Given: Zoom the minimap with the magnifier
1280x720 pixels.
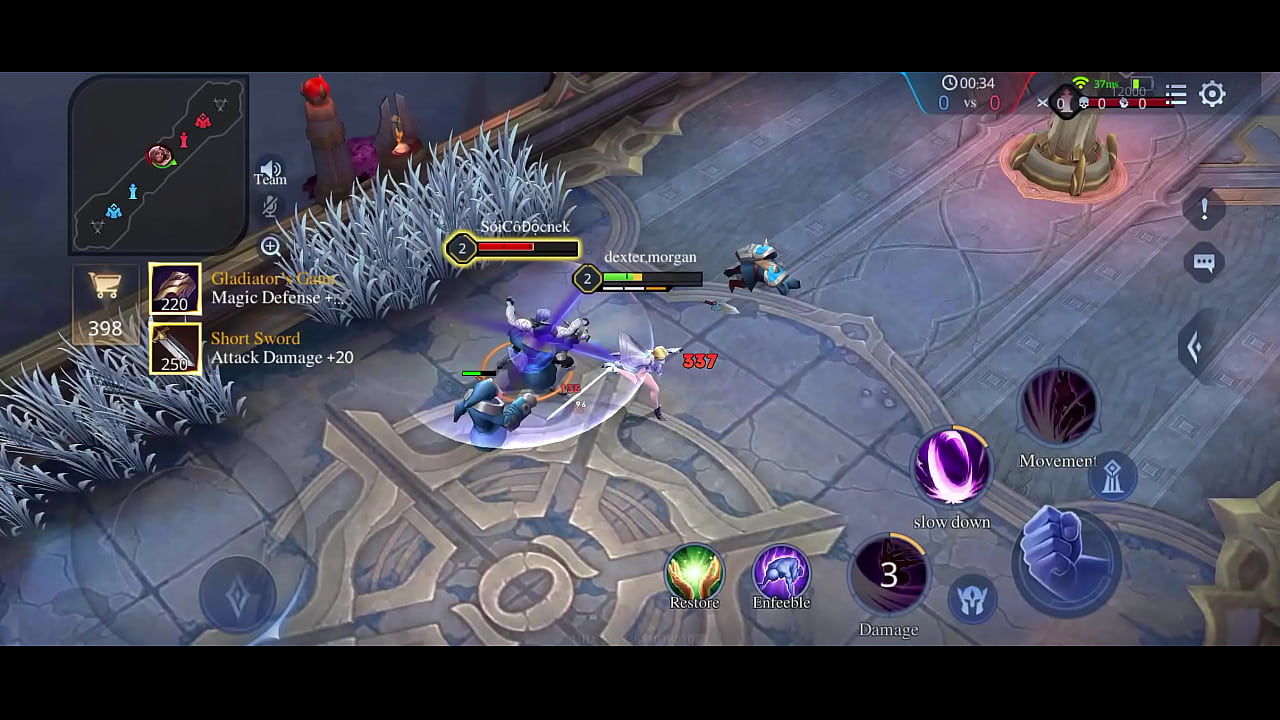Looking at the screenshot, I should pos(269,246).
